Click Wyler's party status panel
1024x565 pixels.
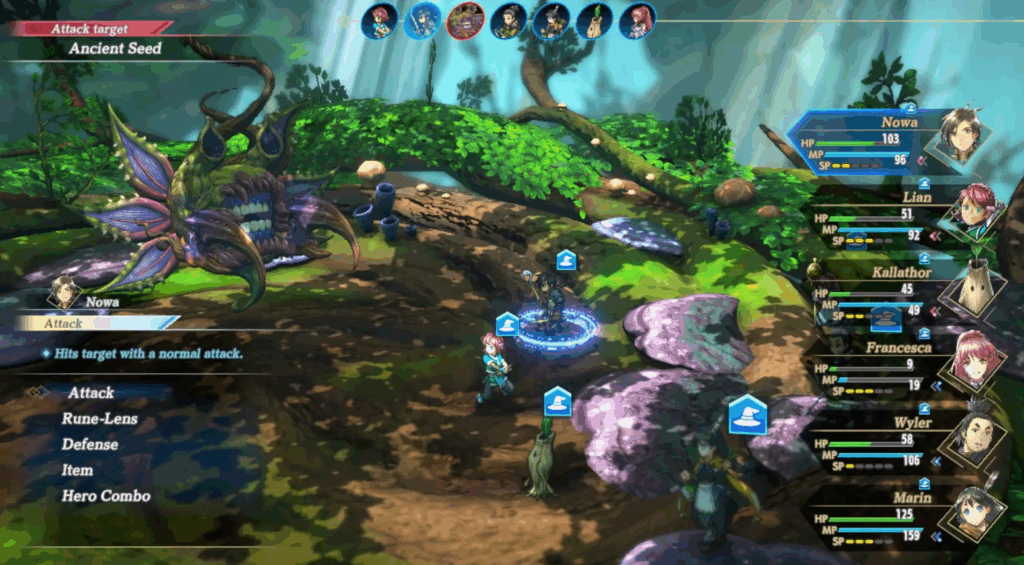click(x=890, y=442)
